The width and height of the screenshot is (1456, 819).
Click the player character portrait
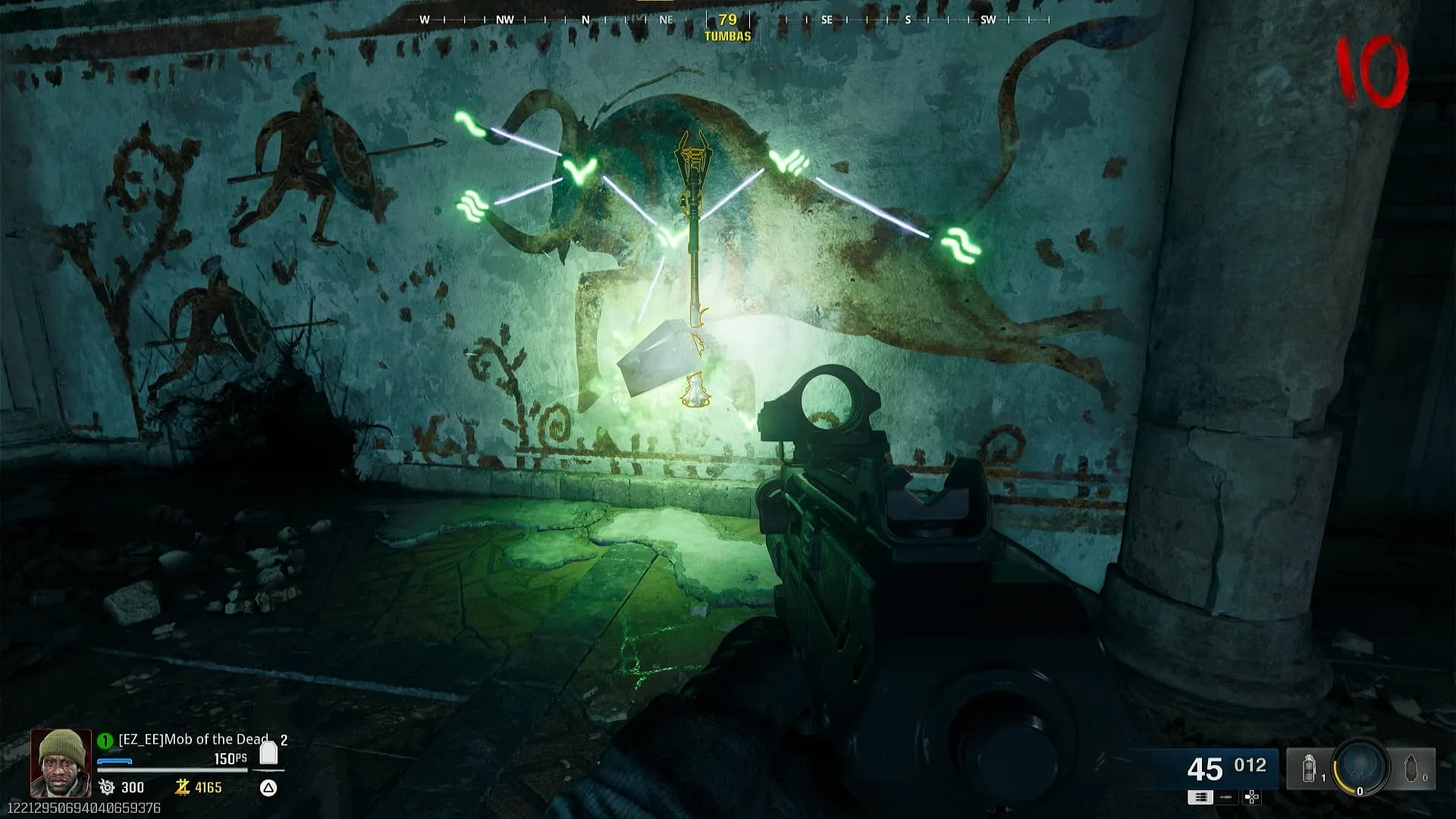tap(61, 762)
